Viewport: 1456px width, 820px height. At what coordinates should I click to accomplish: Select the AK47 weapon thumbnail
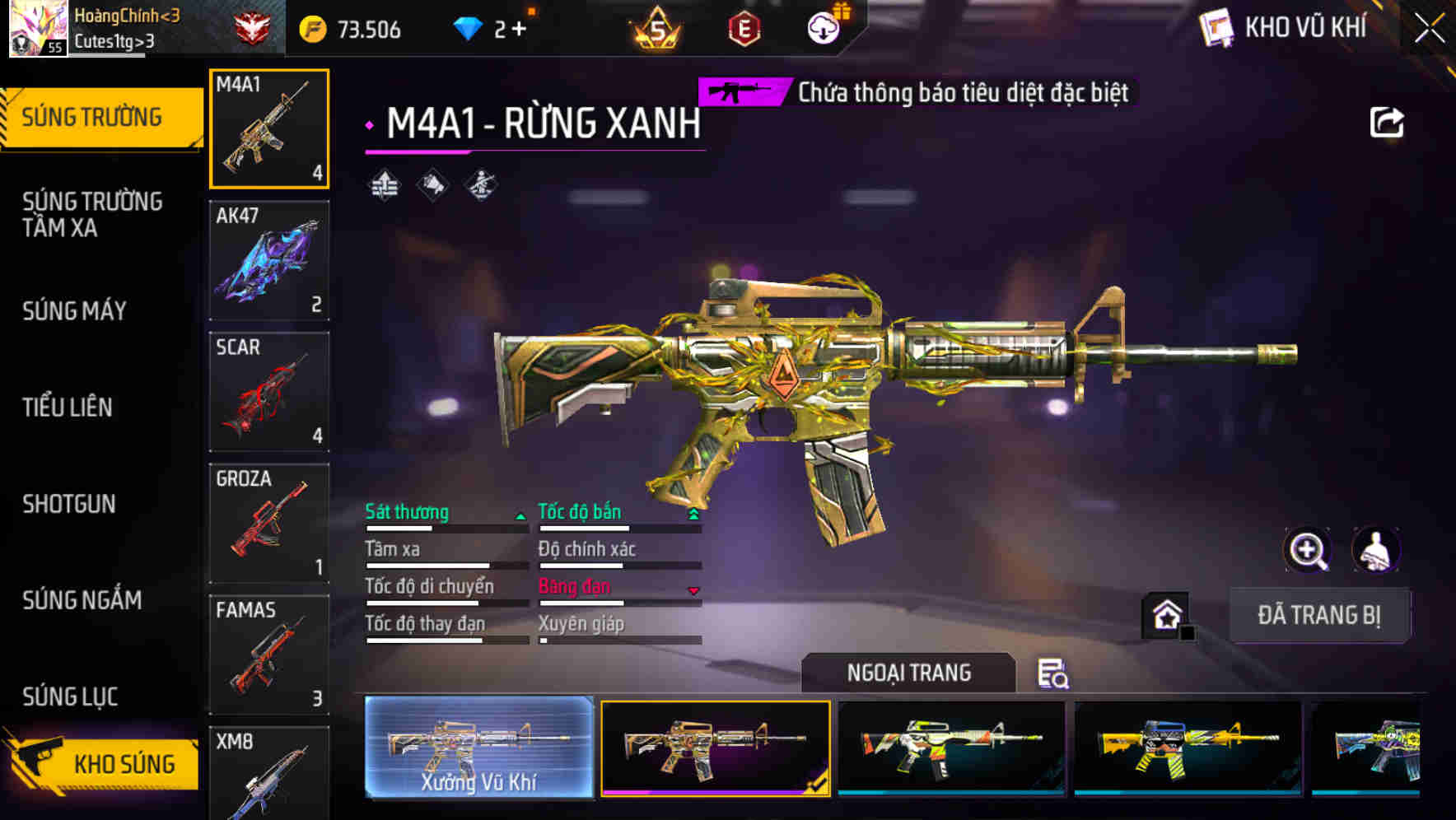pyautogui.click(x=269, y=259)
